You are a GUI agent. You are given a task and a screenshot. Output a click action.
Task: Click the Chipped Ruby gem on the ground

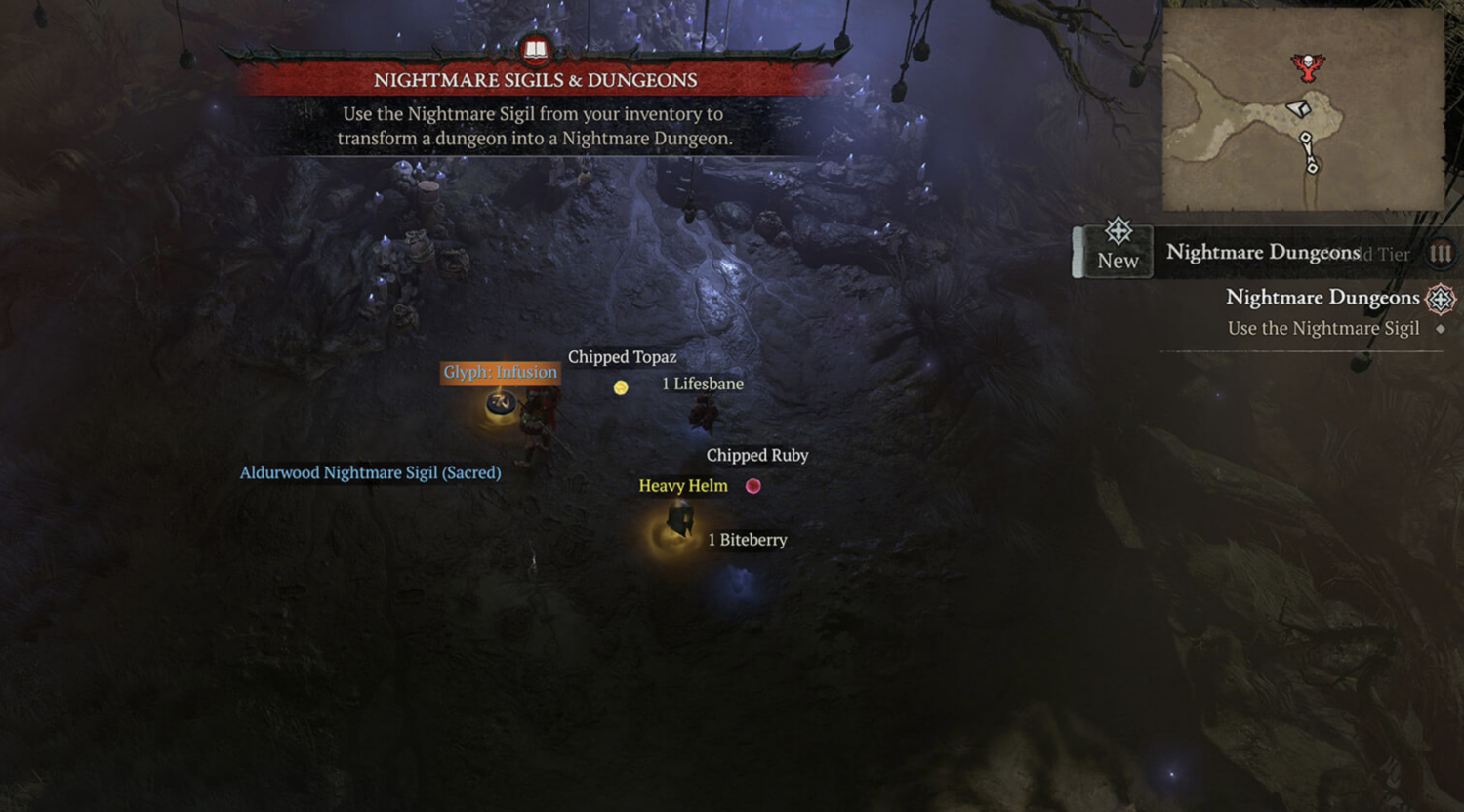[x=752, y=485]
